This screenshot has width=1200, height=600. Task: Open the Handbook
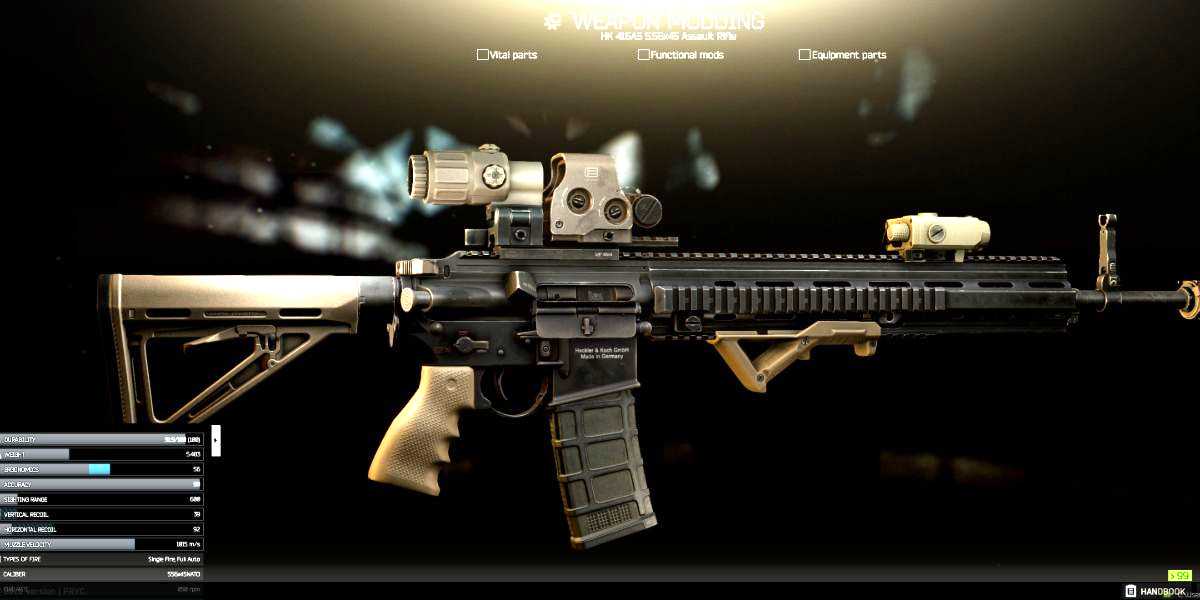pyautogui.click(x=1158, y=591)
